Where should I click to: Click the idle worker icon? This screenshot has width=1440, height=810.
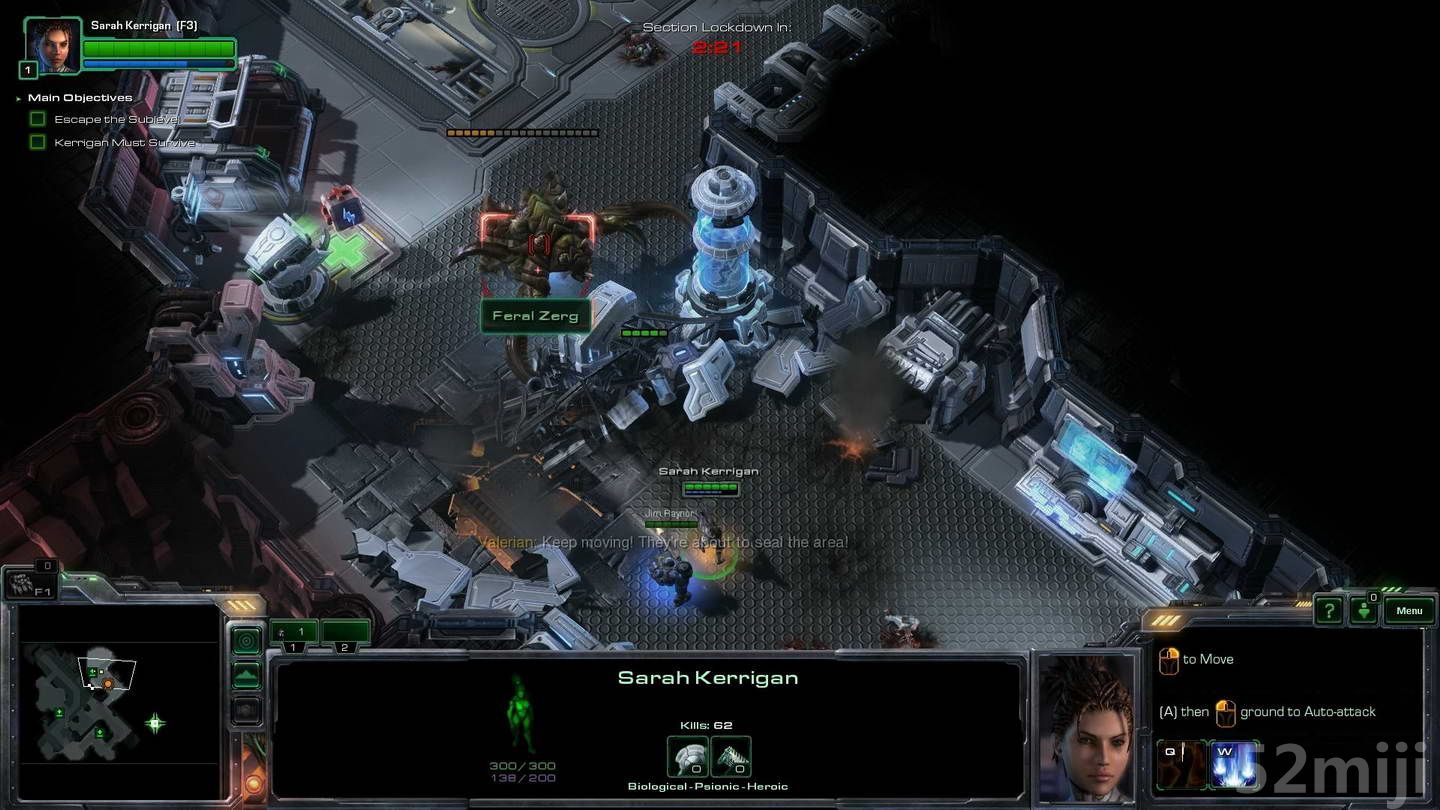(x=1365, y=611)
